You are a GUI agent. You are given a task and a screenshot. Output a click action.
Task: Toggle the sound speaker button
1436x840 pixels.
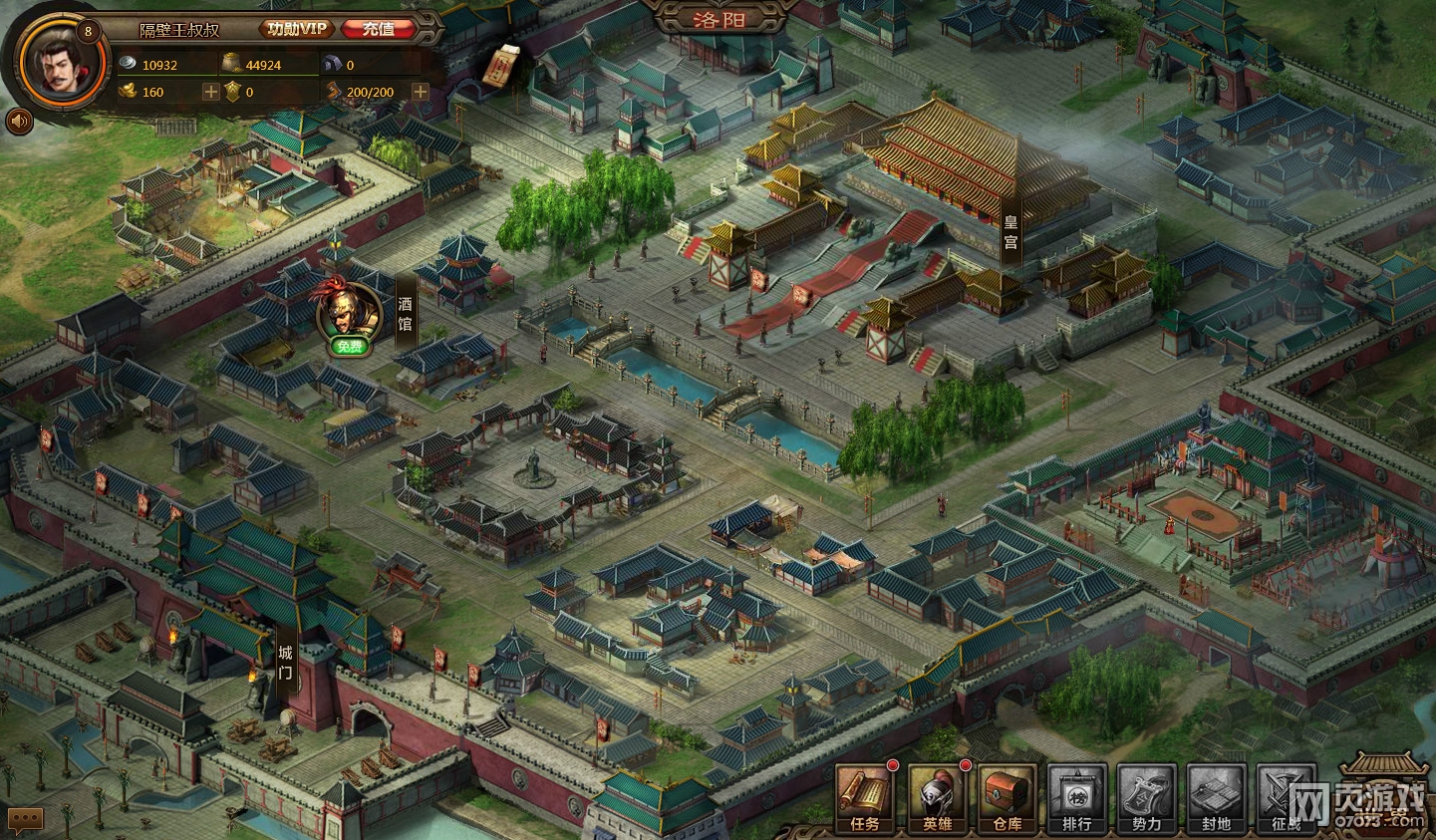19,122
